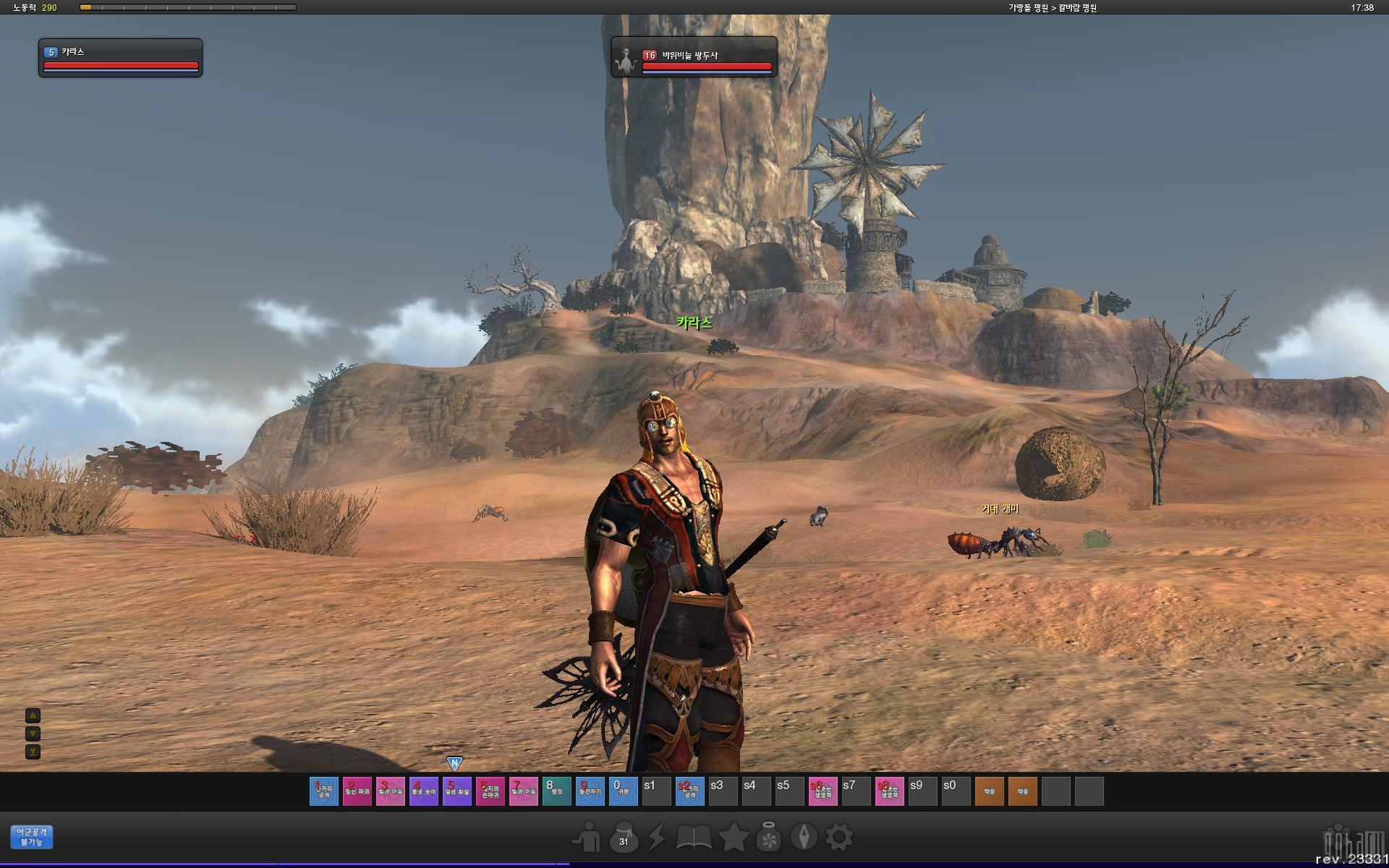Open the lightning bolt skills menu
The width and height of the screenshot is (1389, 868).
[x=657, y=838]
